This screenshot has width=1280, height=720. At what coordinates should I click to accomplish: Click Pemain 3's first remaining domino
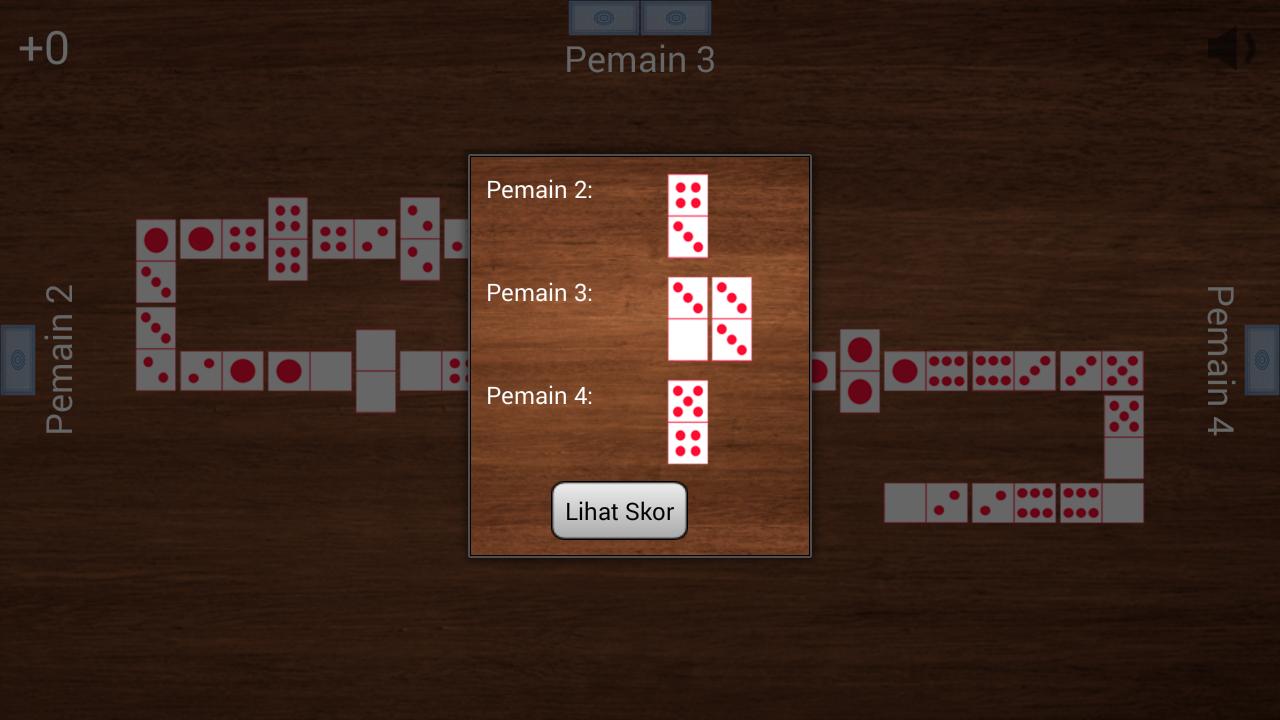click(x=688, y=319)
